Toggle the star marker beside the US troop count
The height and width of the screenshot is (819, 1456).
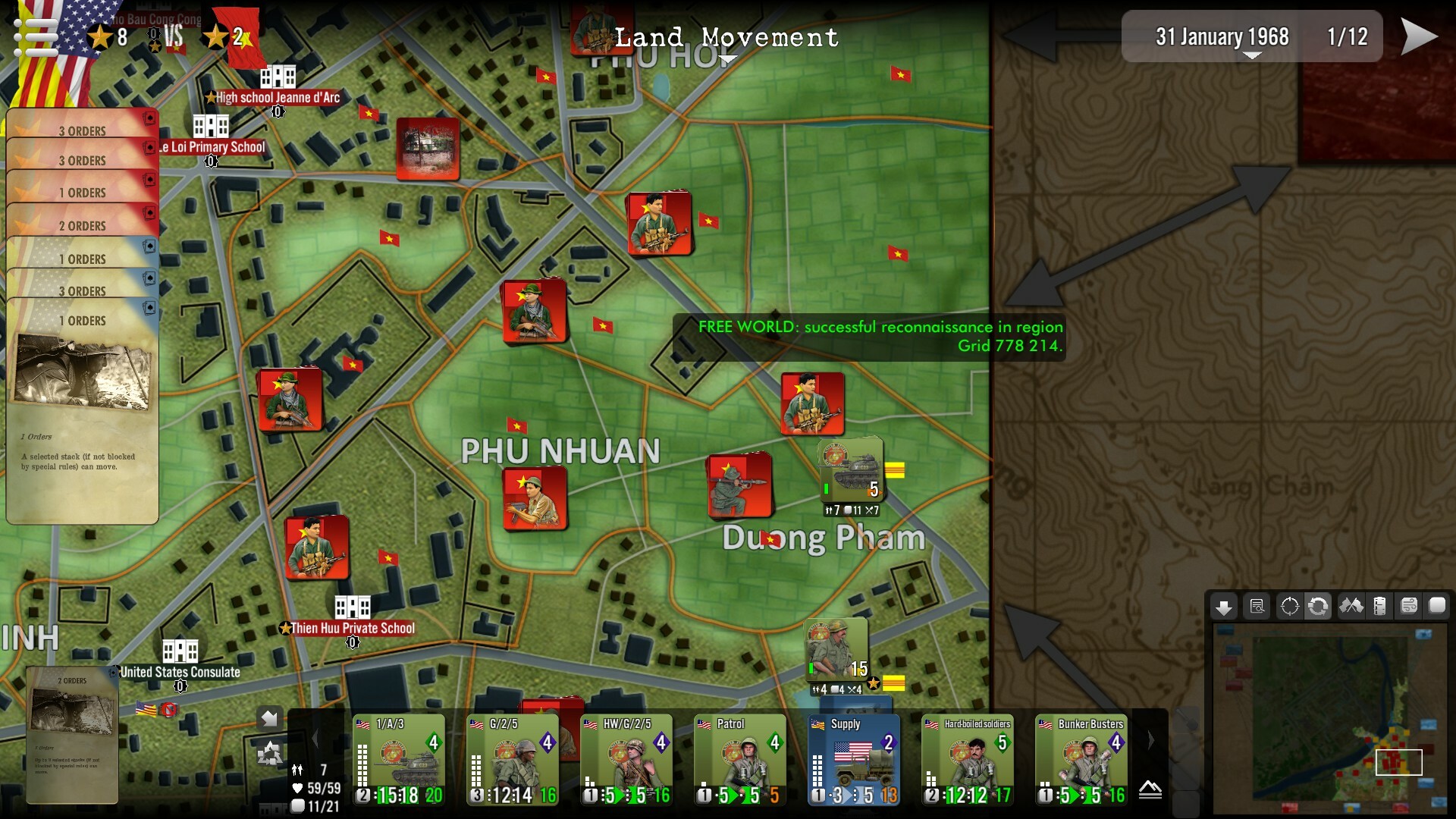coord(99,36)
